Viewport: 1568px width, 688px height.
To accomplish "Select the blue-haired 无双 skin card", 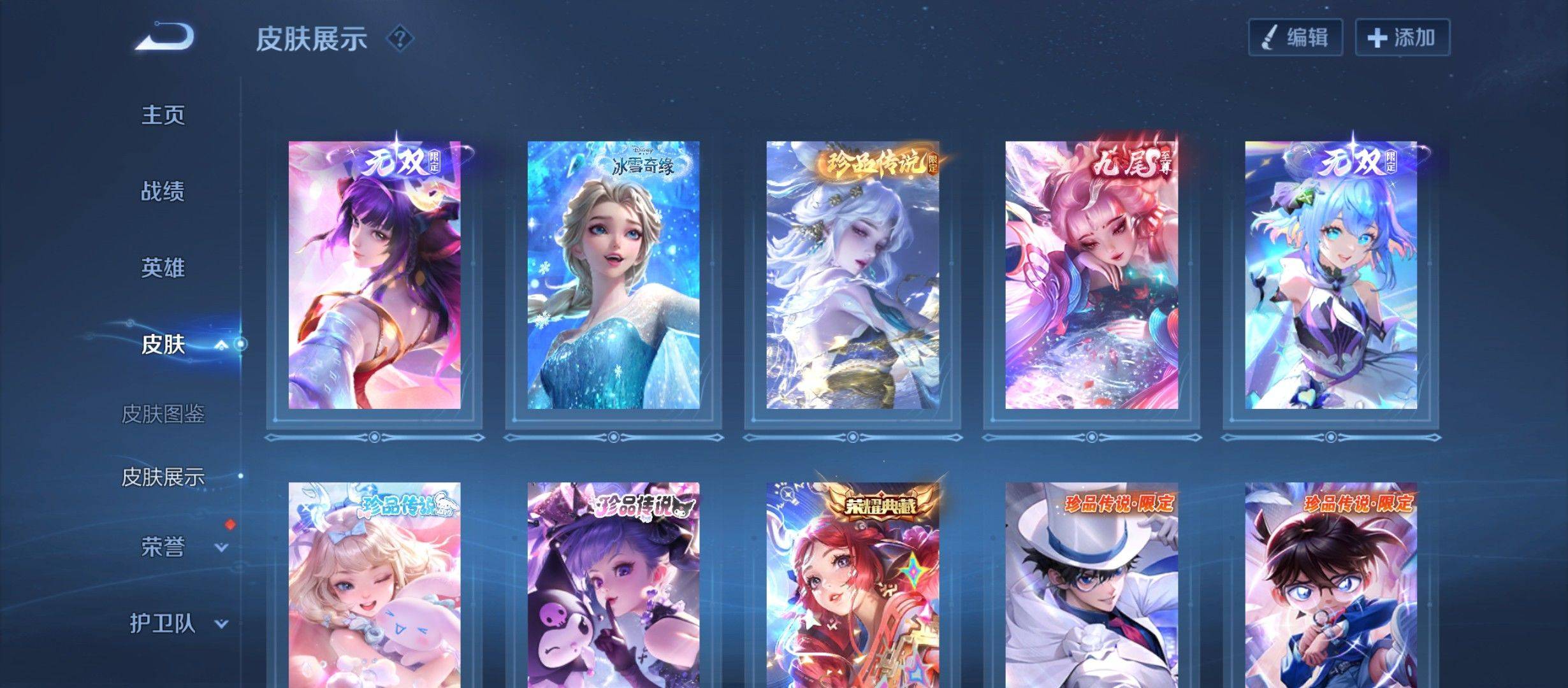I will pos(1331,275).
